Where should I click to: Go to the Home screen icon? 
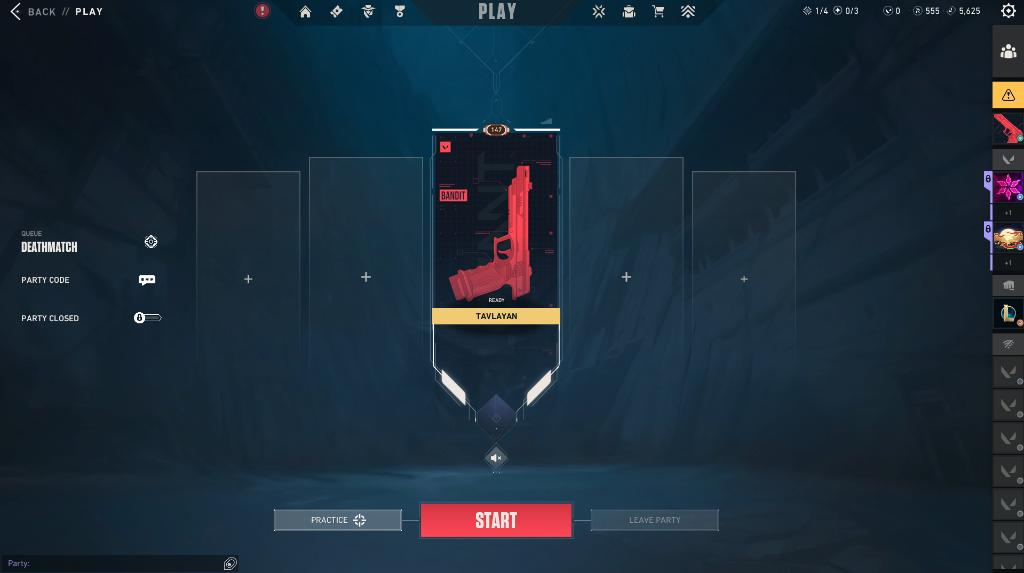pos(305,12)
